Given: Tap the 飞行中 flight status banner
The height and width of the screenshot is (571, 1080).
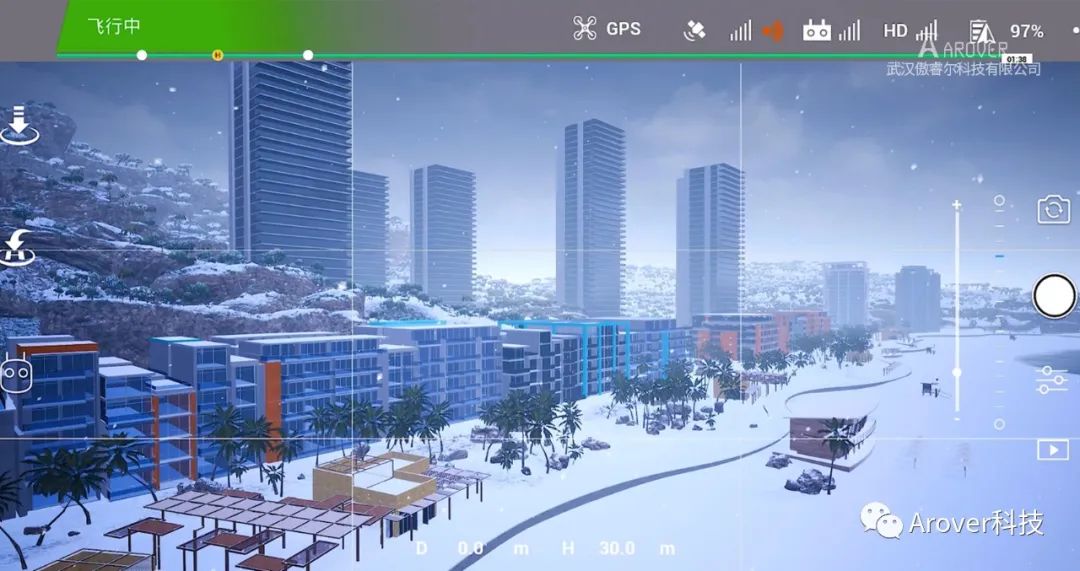Looking at the screenshot, I should click(113, 26).
